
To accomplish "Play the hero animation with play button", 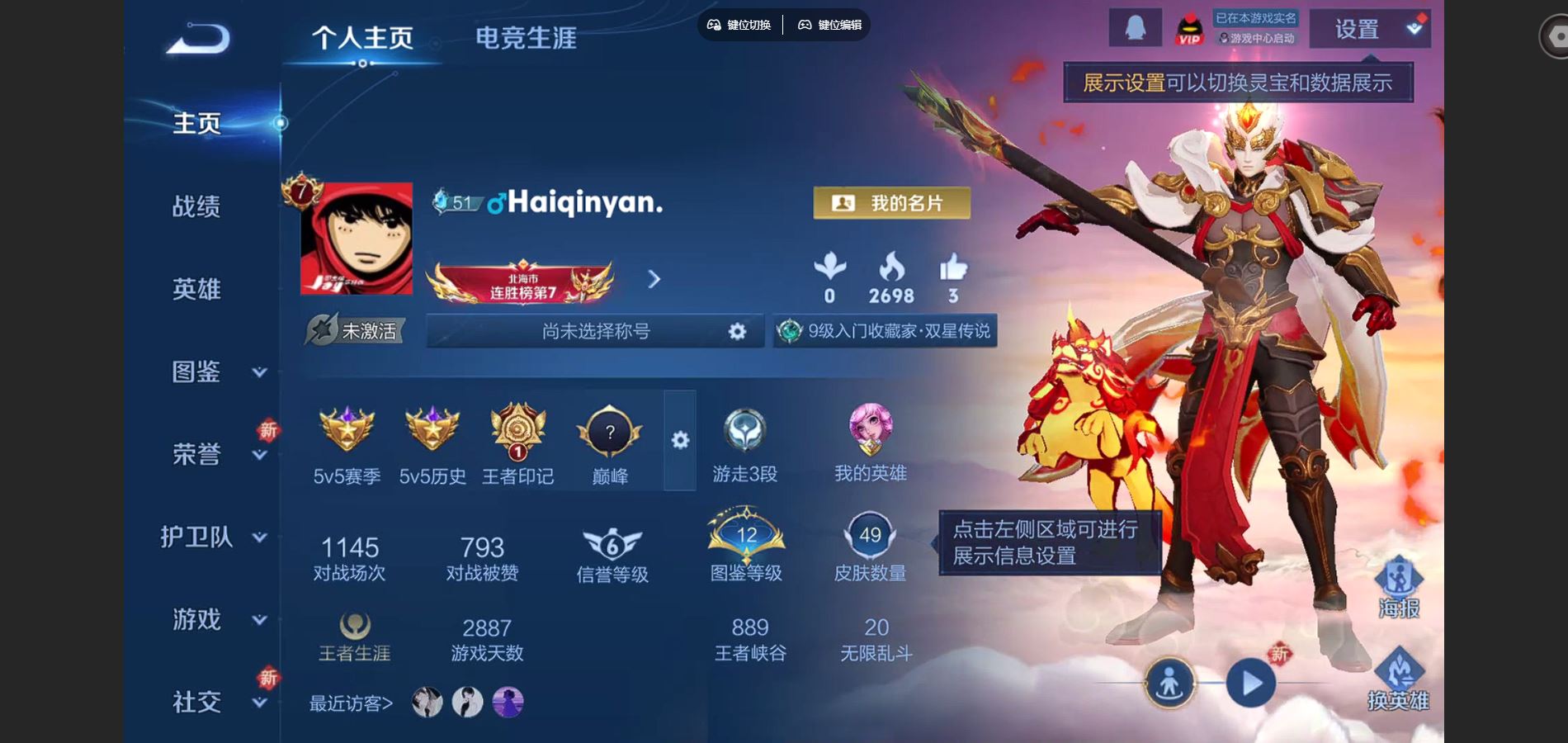I will (x=1251, y=684).
